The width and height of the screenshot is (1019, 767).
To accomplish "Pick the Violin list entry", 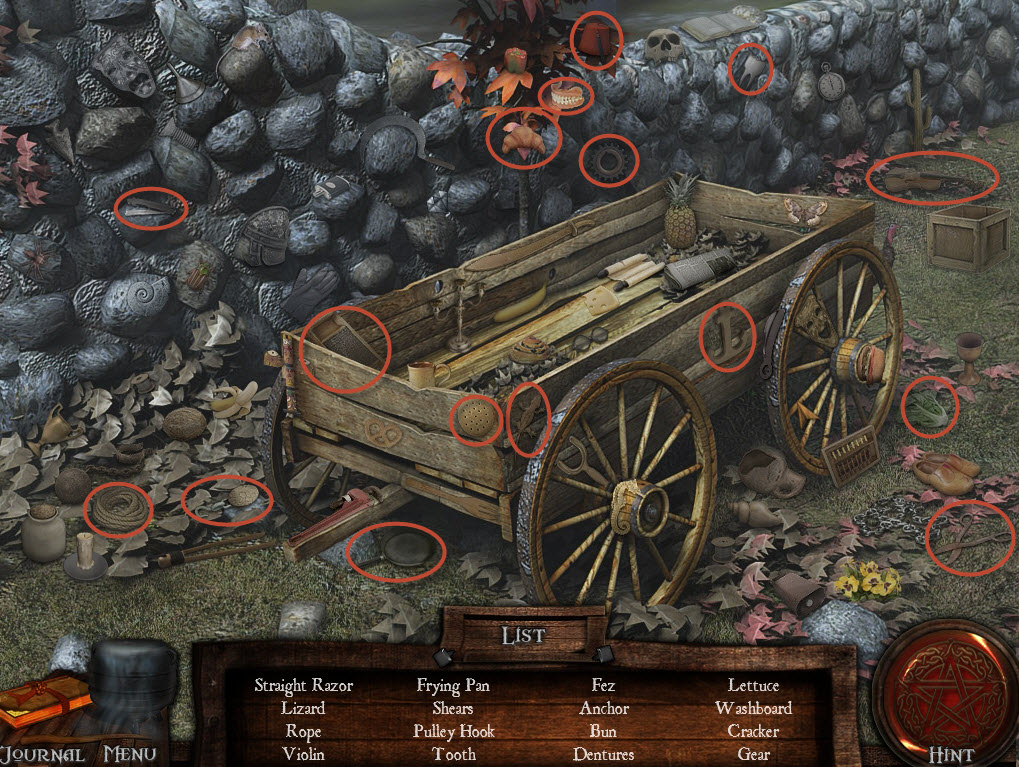I will (303, 754).
